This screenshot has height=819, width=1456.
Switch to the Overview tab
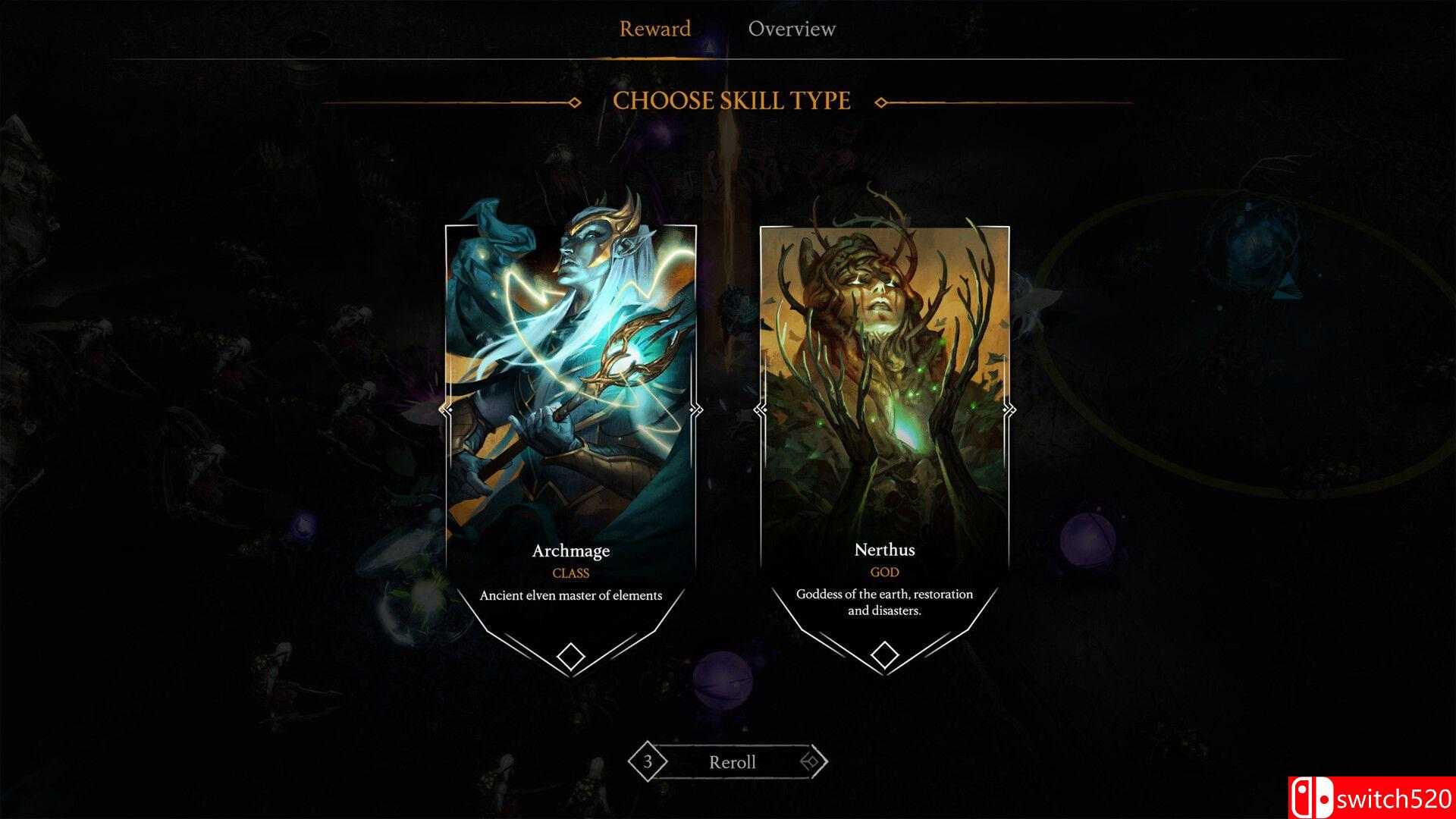click(792, 29)
